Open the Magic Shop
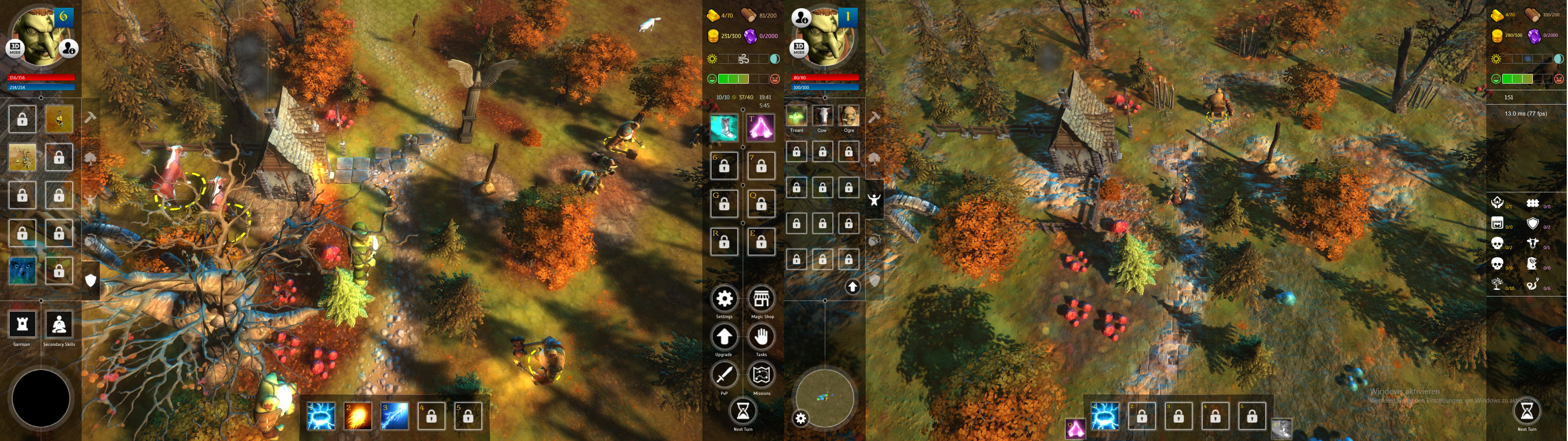 point(761,299)
